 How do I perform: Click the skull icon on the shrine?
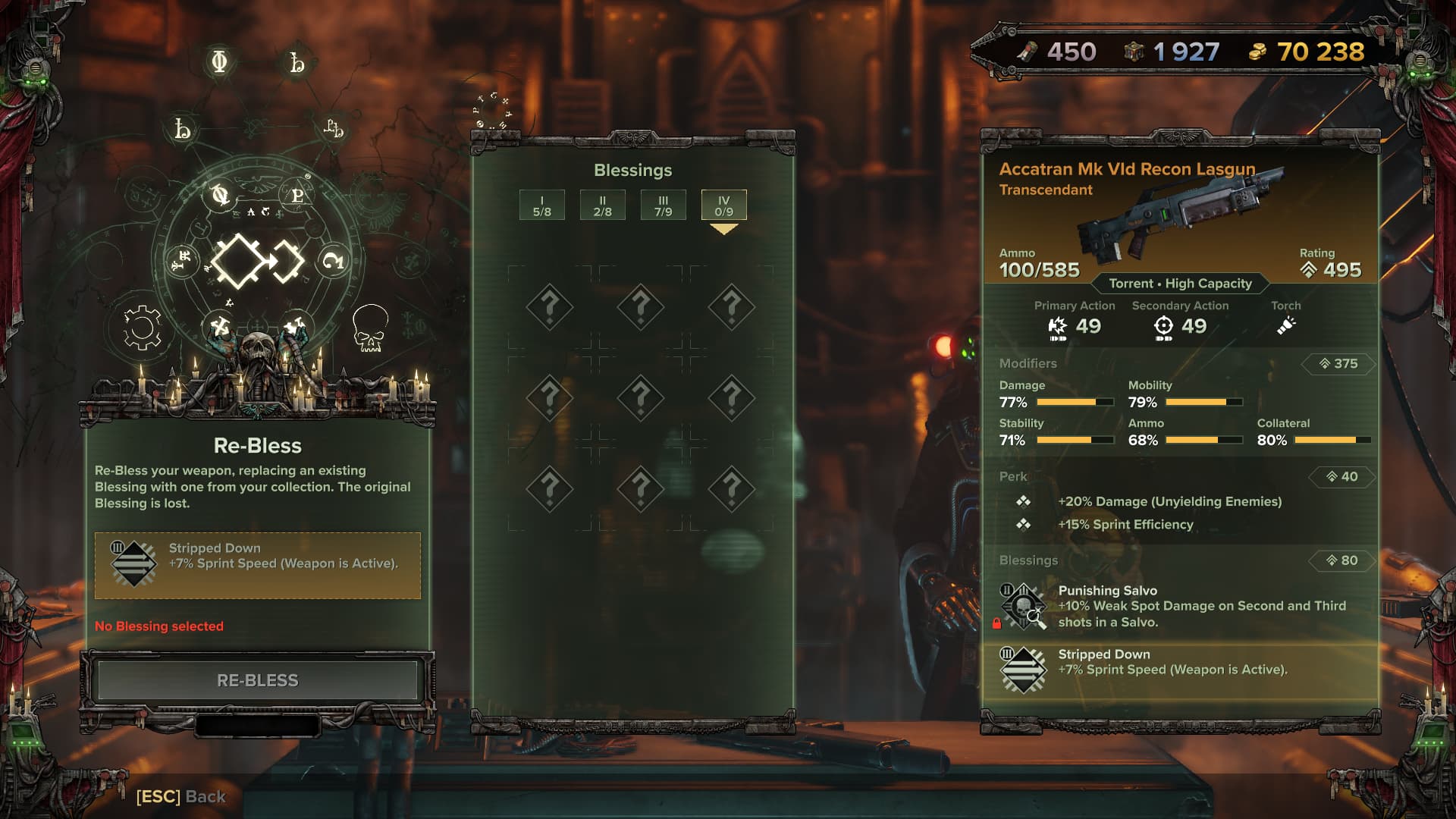tap(370, 328)
